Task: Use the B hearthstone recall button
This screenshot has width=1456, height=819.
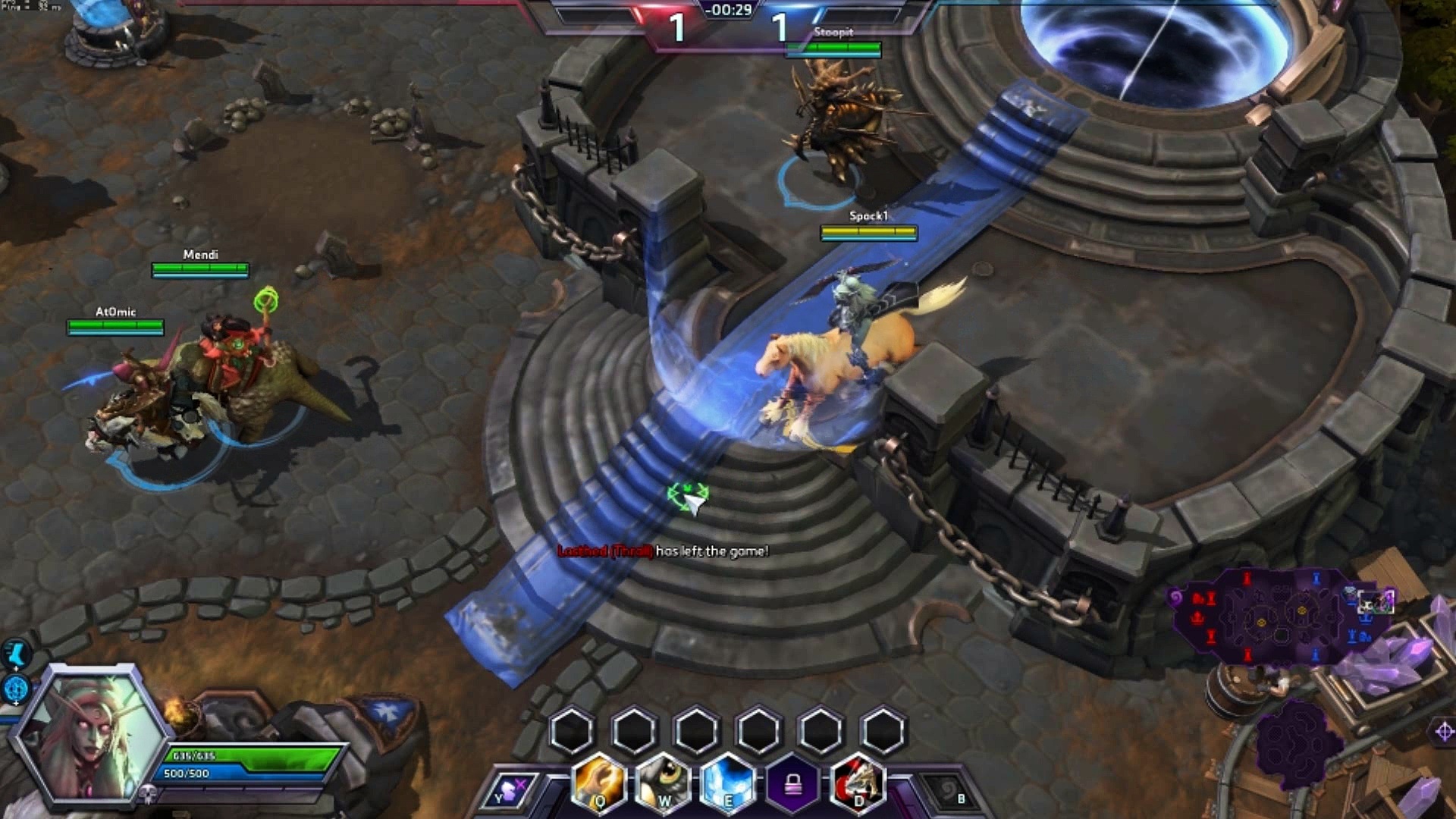Action: coord(949,792)
